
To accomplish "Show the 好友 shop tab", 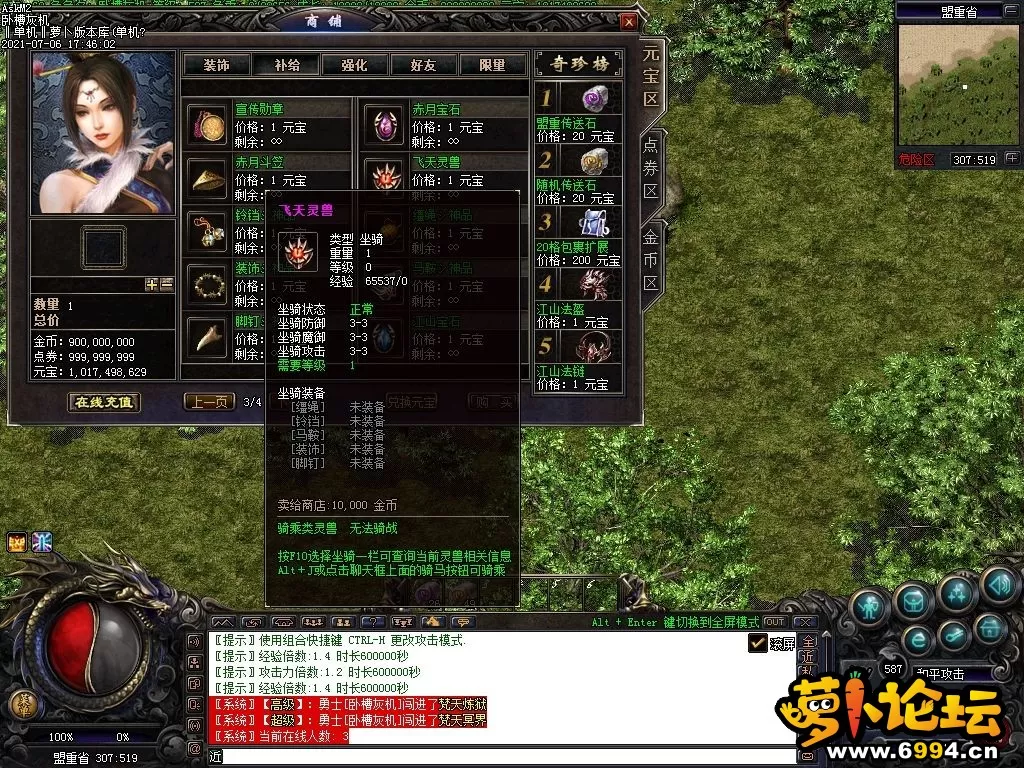I will click(423, 65).
